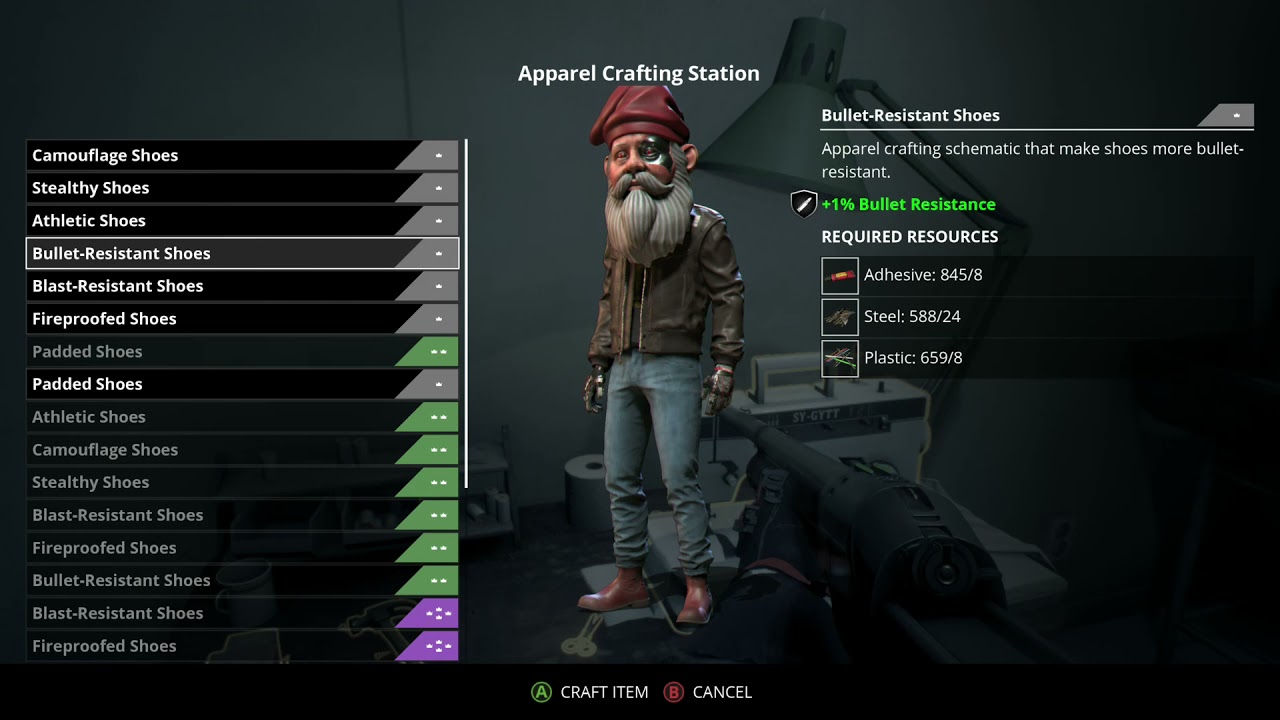Choose gray-badge Blast-Resistant Shoes schematic
This screenshot has width=1280, height=720.
point(240,286)
